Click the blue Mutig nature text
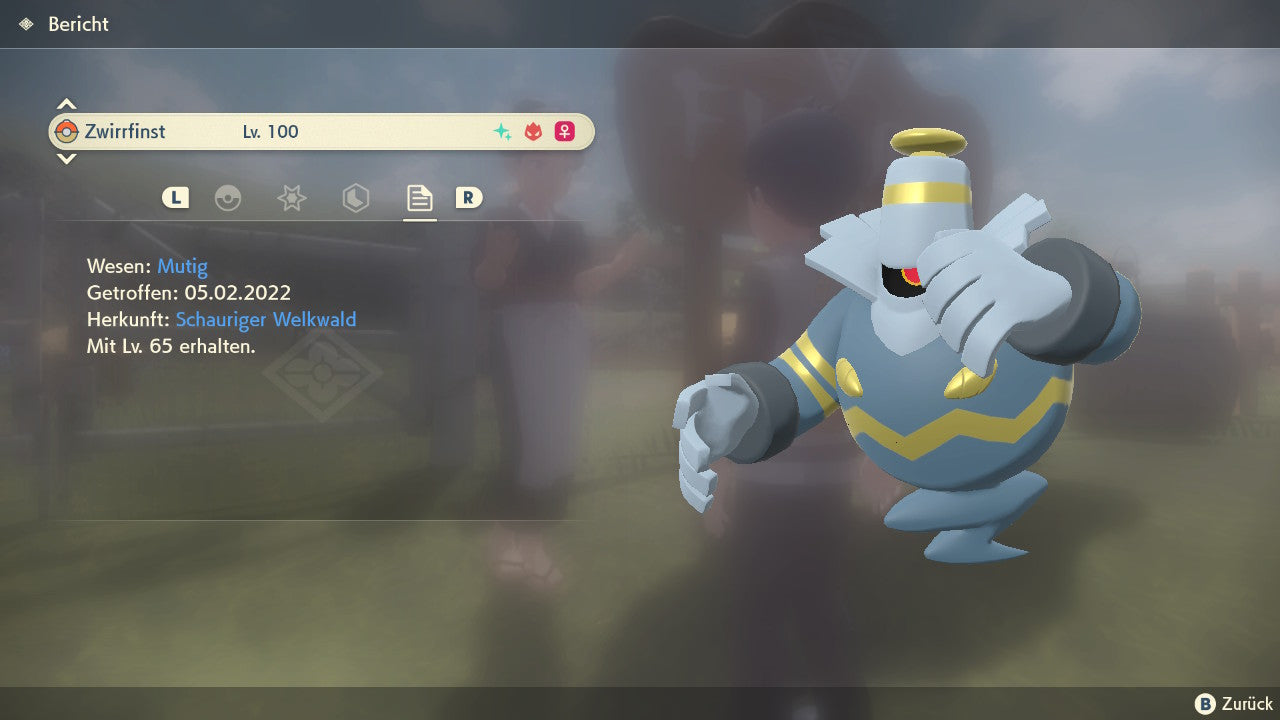 (182, 266)
